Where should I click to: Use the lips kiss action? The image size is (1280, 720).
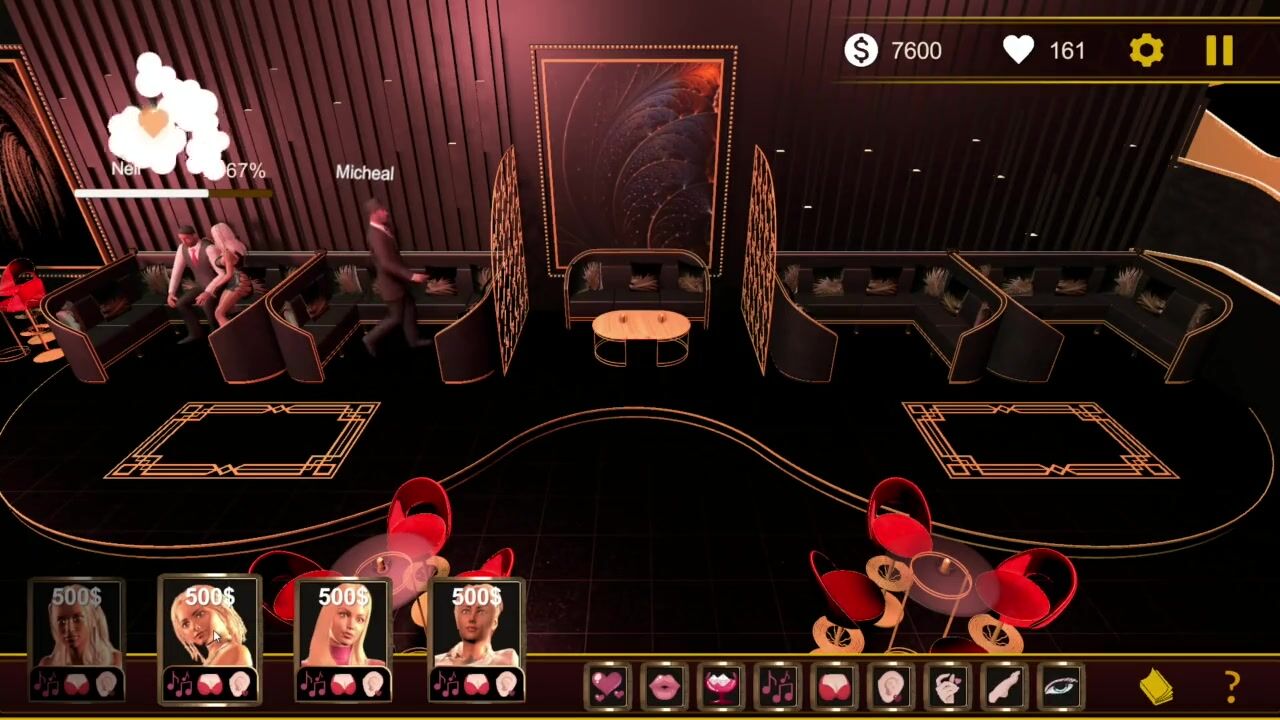click(664, 686)
